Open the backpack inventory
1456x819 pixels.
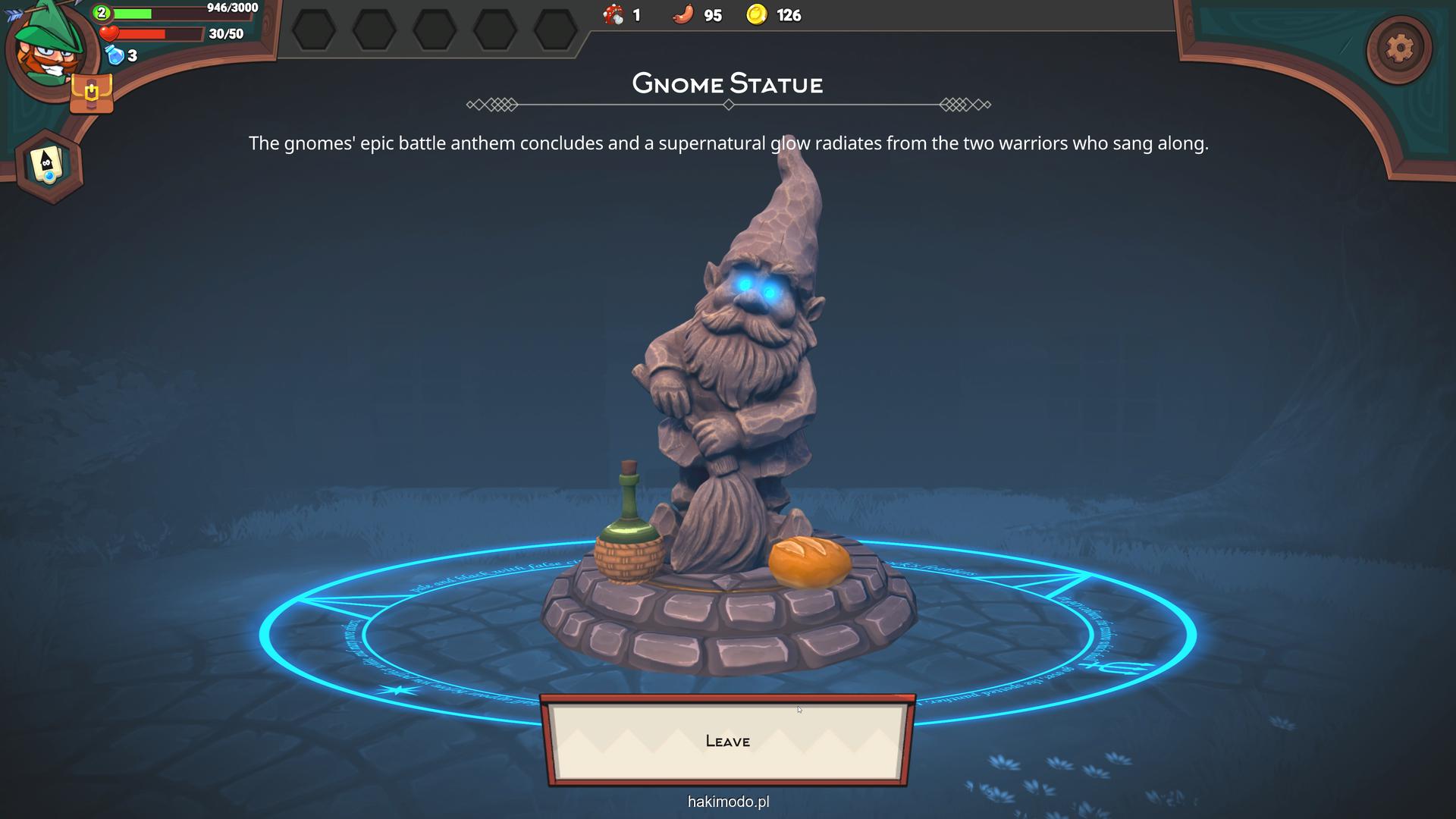[x=91, y=94]
